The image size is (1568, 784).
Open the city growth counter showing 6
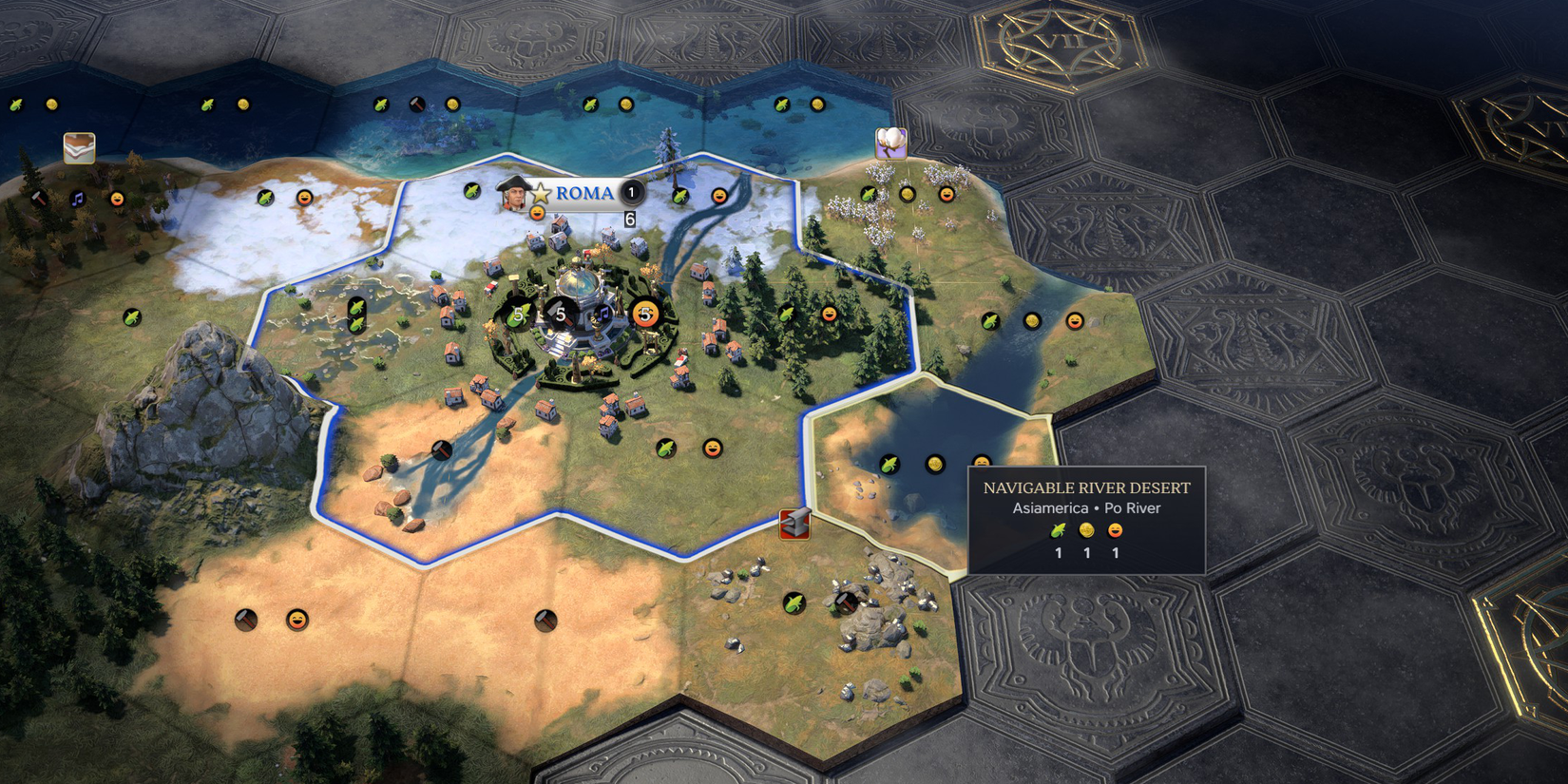629,219
